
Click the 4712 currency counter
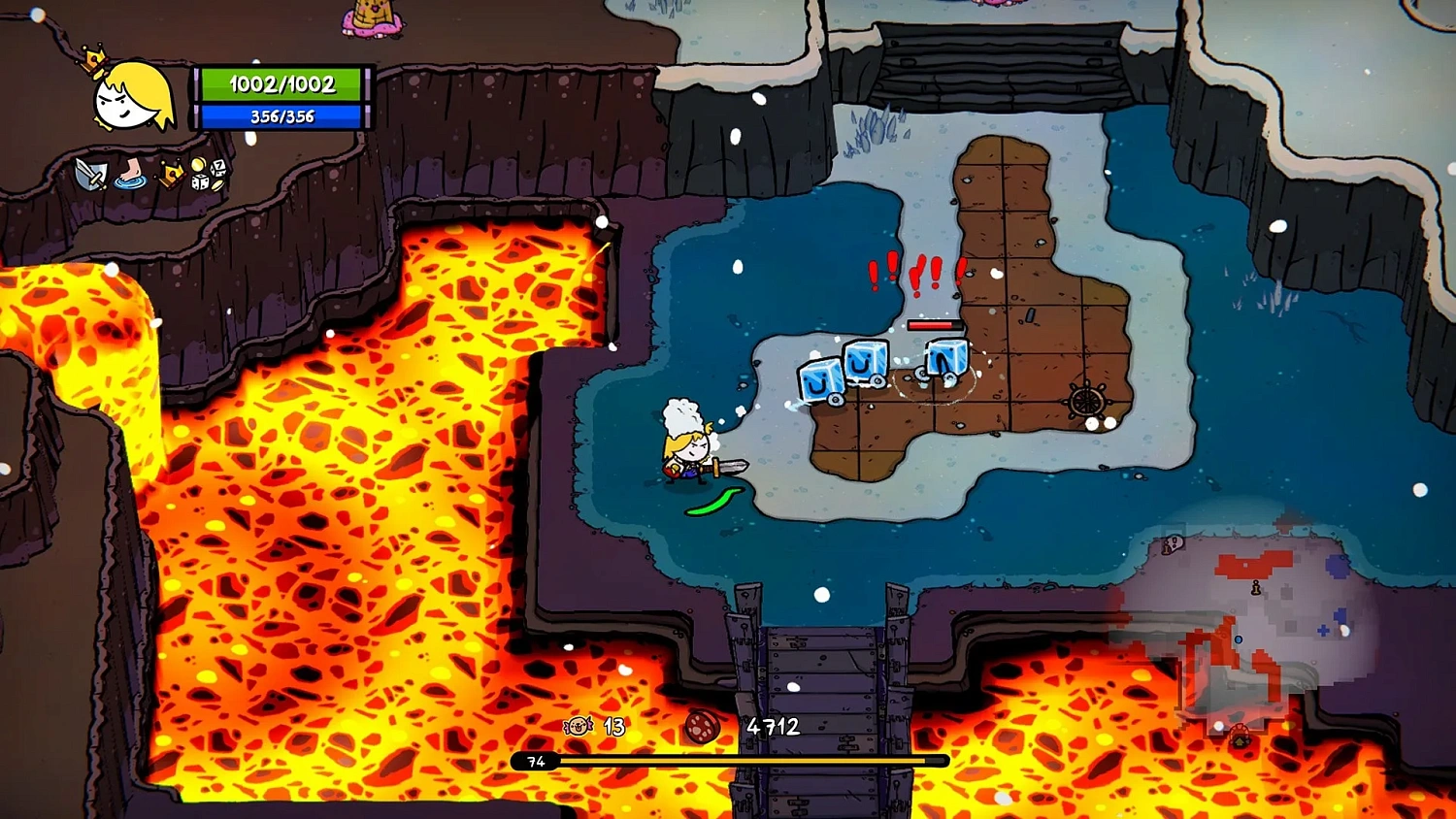coord(772,725)
